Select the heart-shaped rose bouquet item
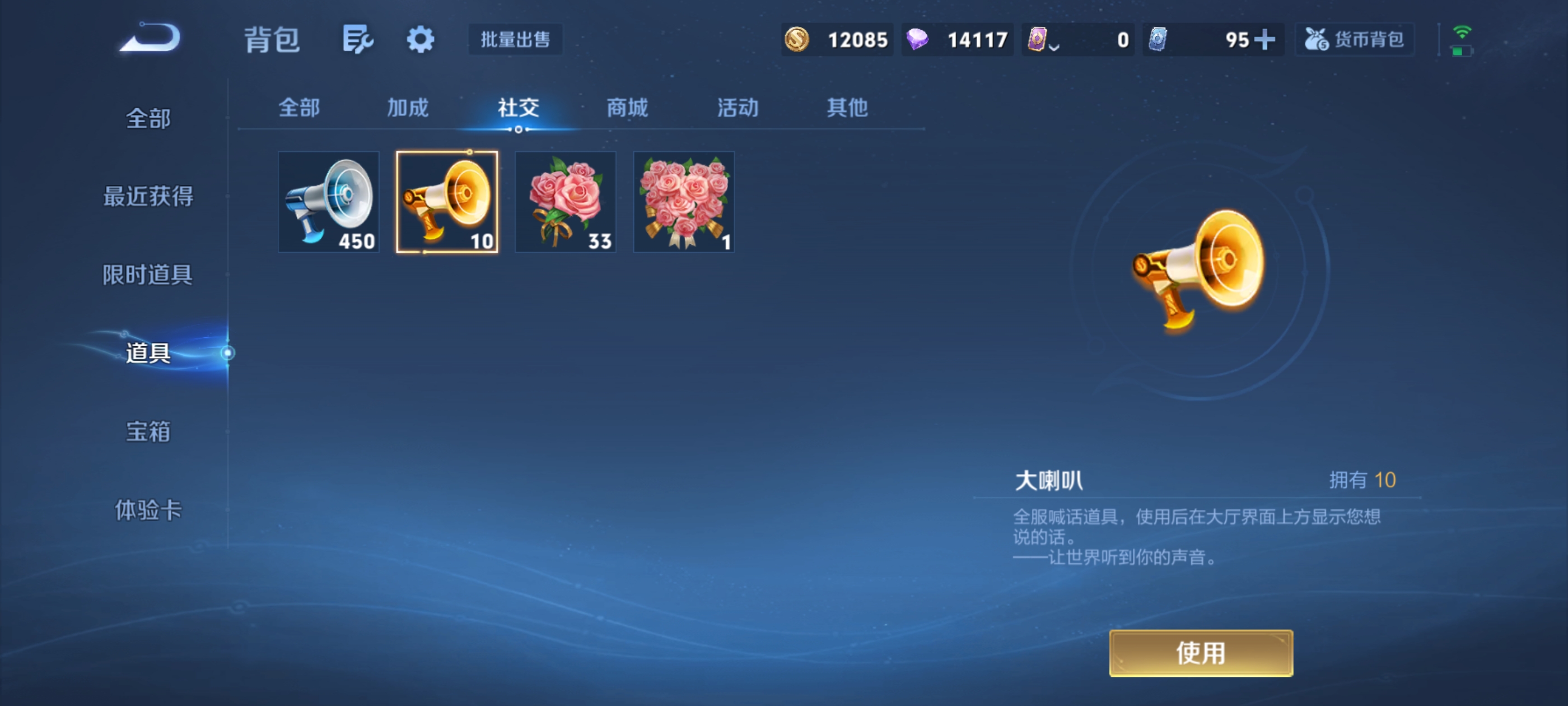1568x706 pixels. pyautogui.click(x=684, y=202)
